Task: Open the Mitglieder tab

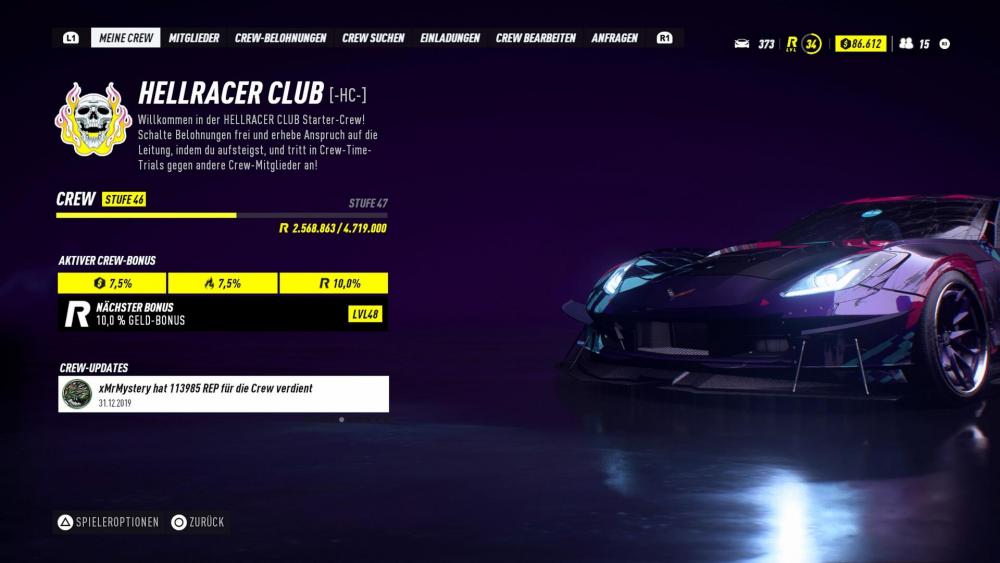Action: coord(194,38)
